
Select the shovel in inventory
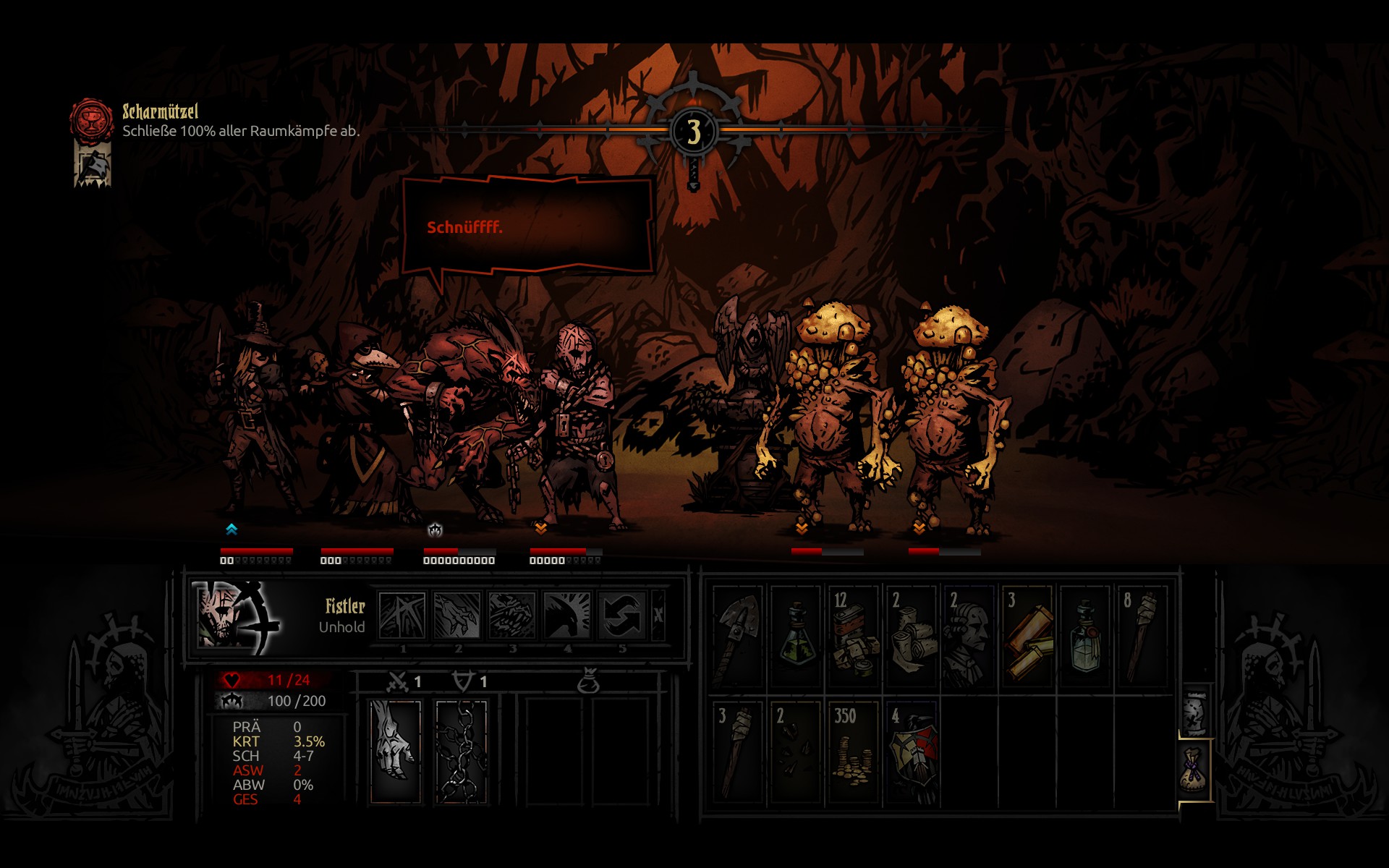(x=738, y=637)
